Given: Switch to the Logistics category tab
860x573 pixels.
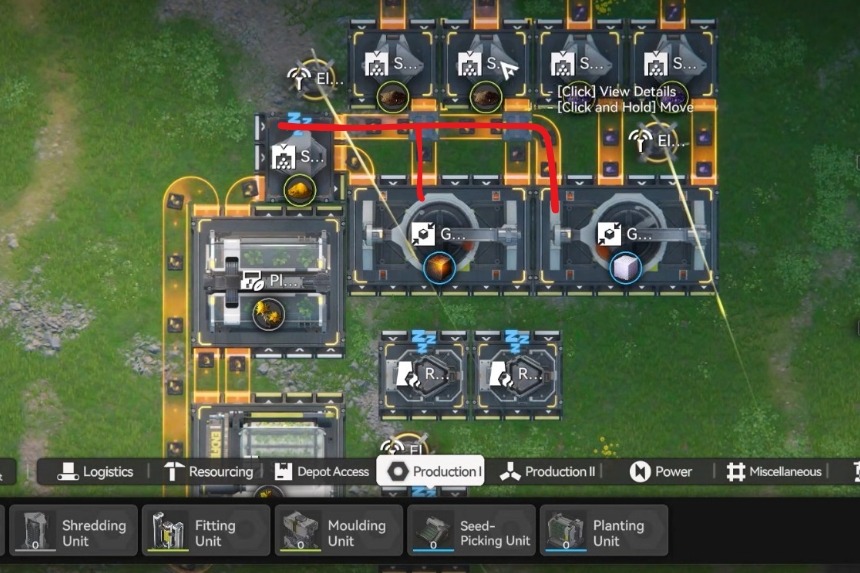Looking at the screenshot, I should [x=95, y=472].
